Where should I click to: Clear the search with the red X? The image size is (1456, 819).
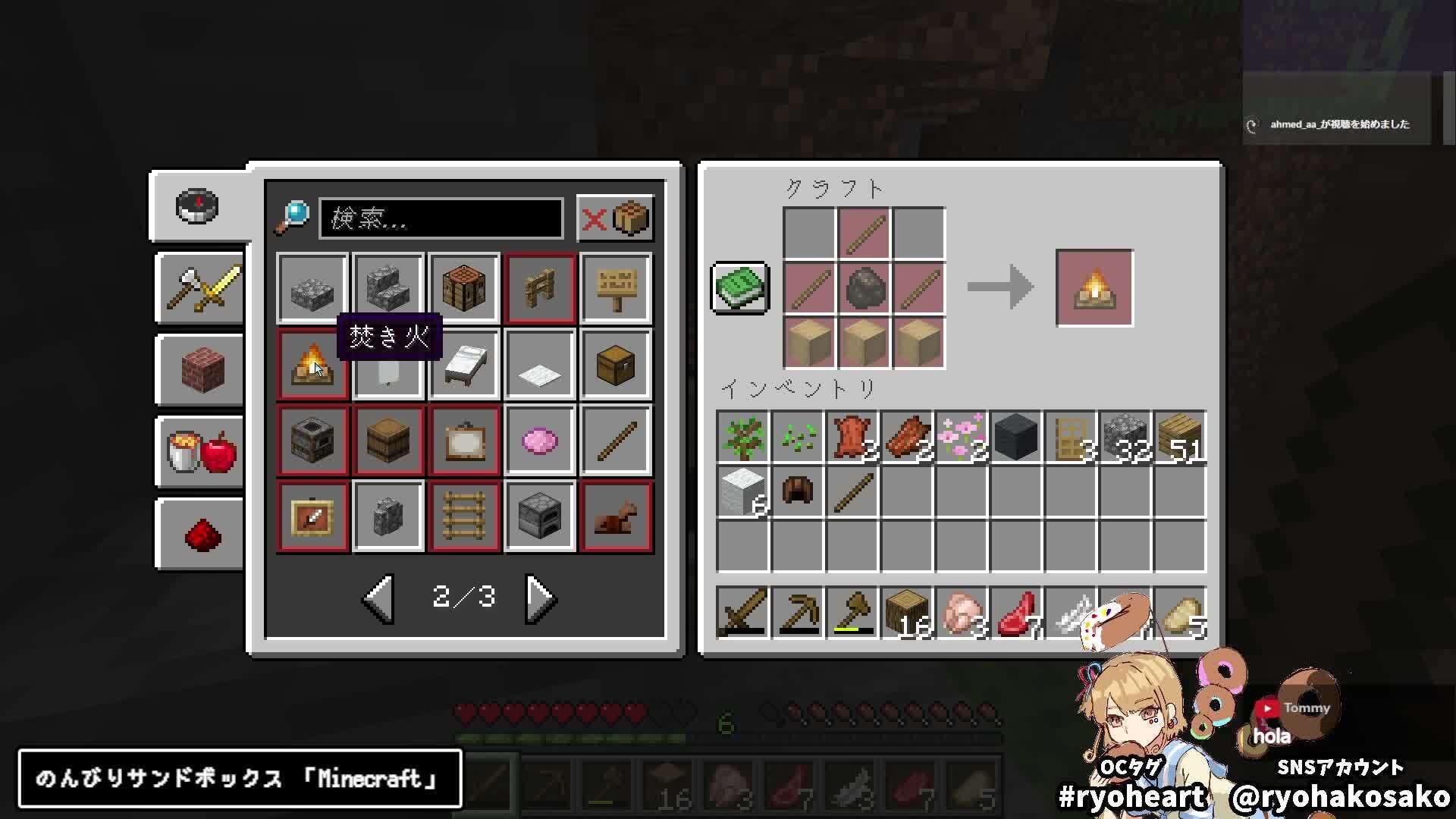pos(597,219)
